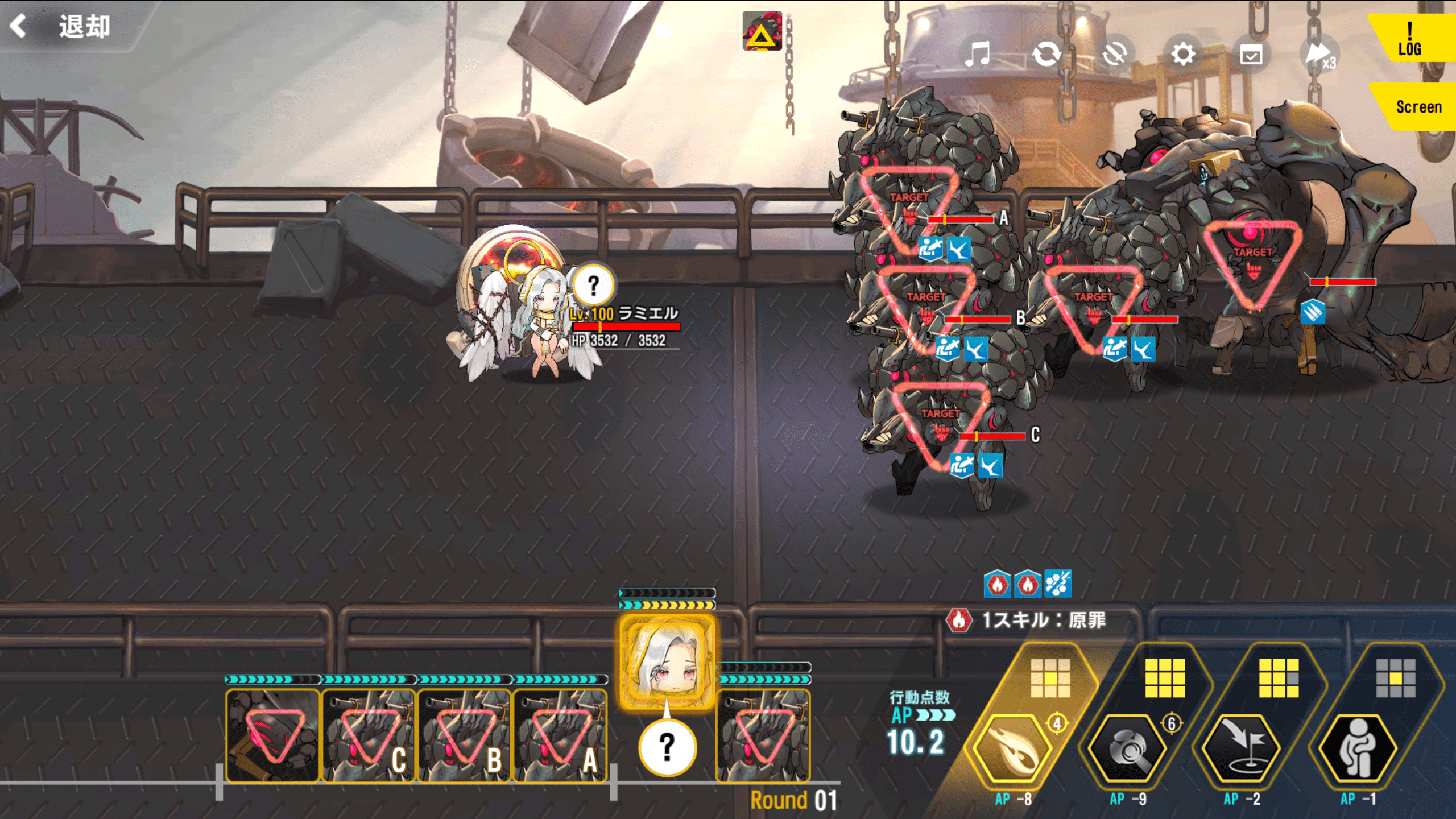Image resolution: width=1456 pixels, height=819 pixels.
Task: Click the yellow Screen button
Action: click(x=1418, y=107)
